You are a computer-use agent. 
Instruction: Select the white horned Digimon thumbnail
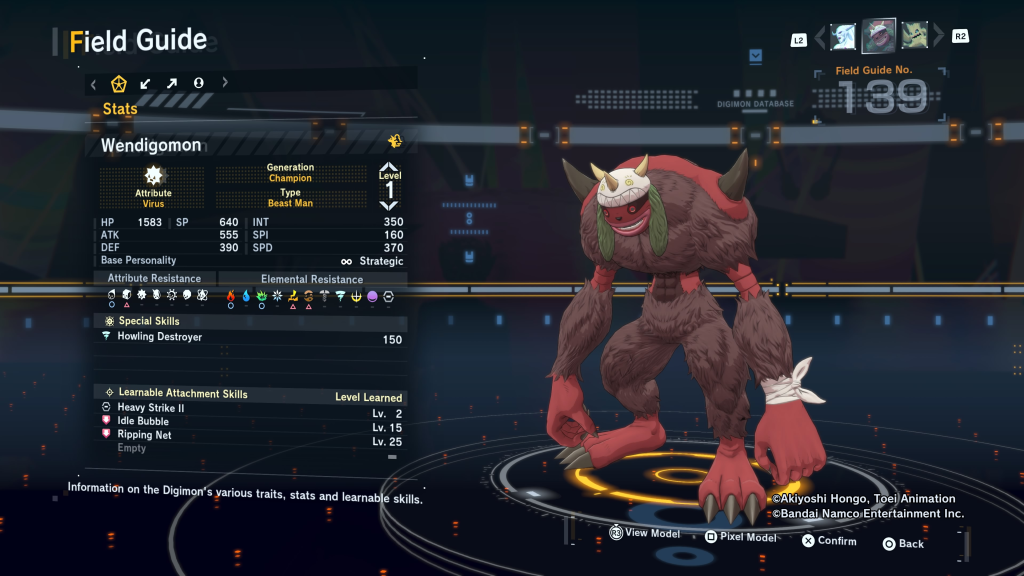[x=843, y=37]
